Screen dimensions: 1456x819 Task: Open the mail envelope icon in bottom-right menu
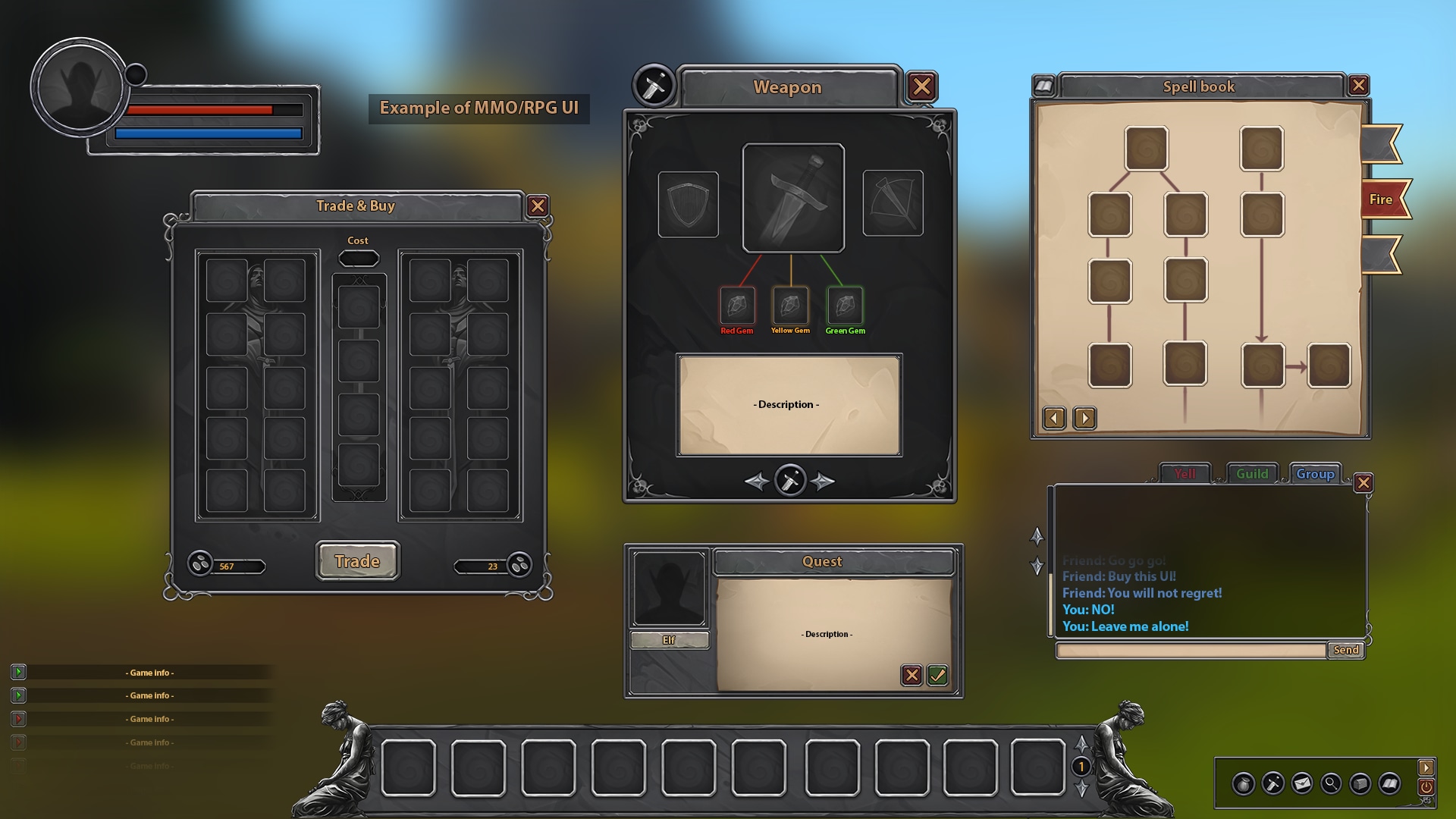1301,783
